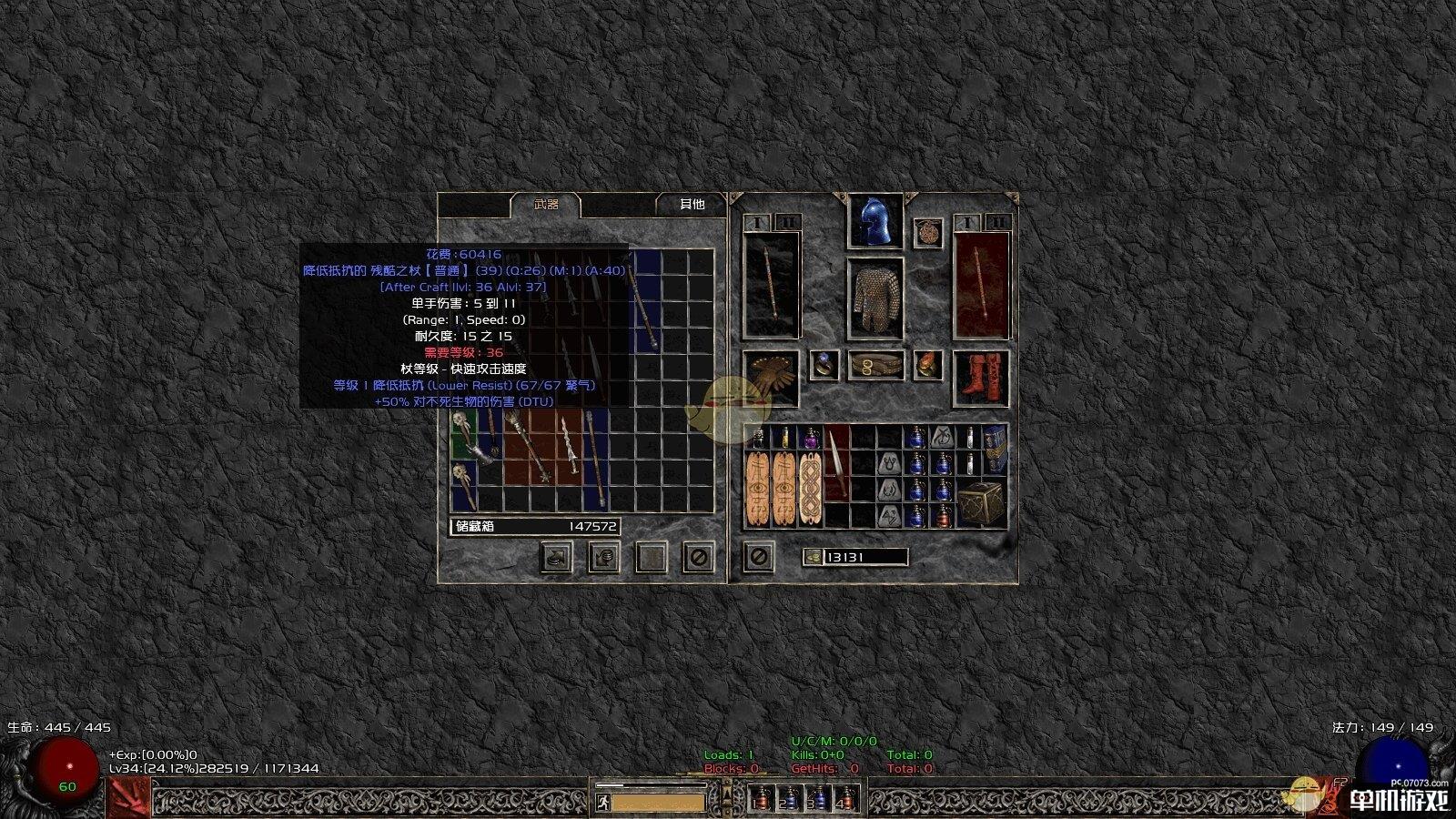
Task: Close the inventory panel
Action: tap(758, 556)
